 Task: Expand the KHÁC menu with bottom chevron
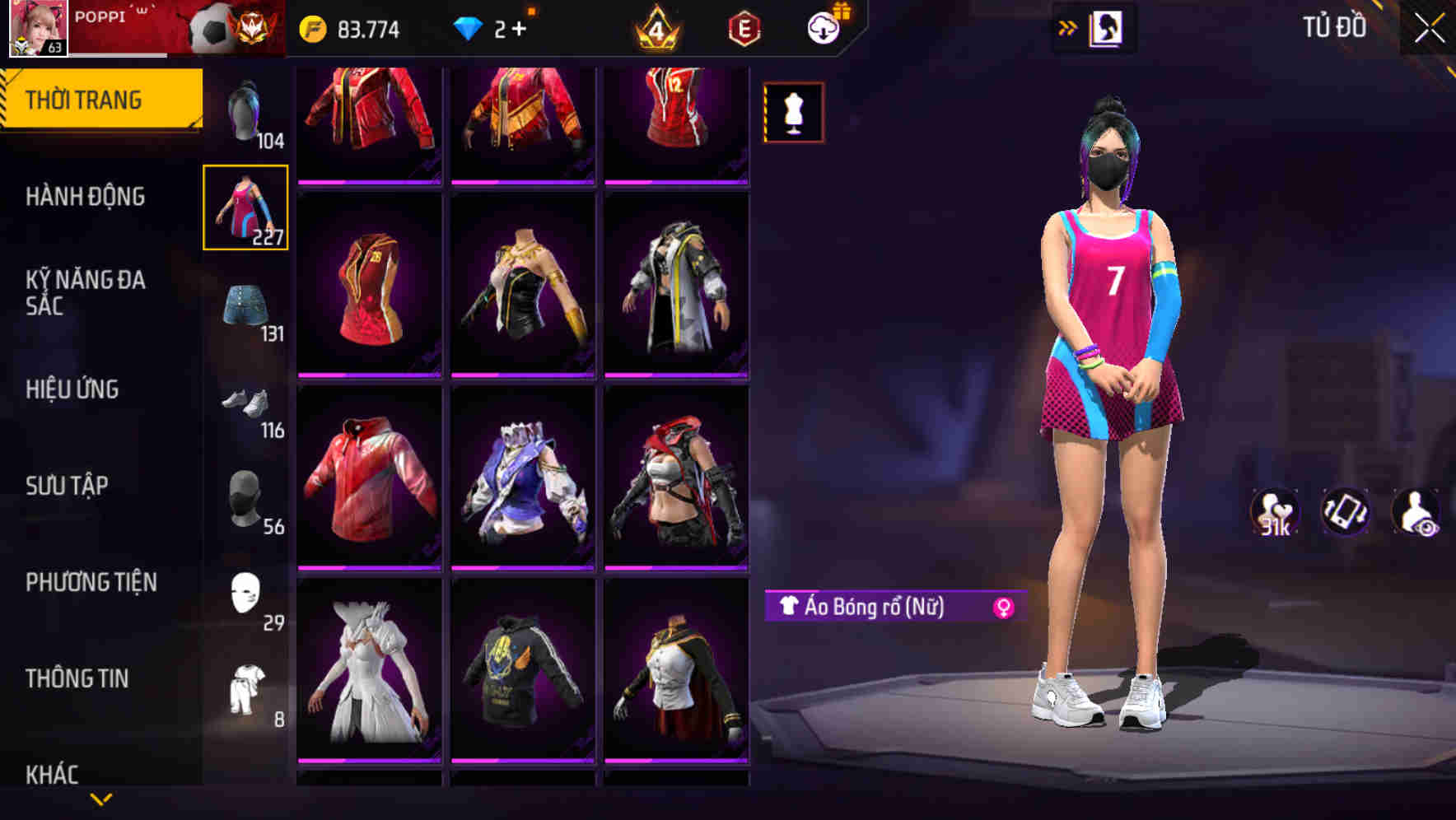99,797
